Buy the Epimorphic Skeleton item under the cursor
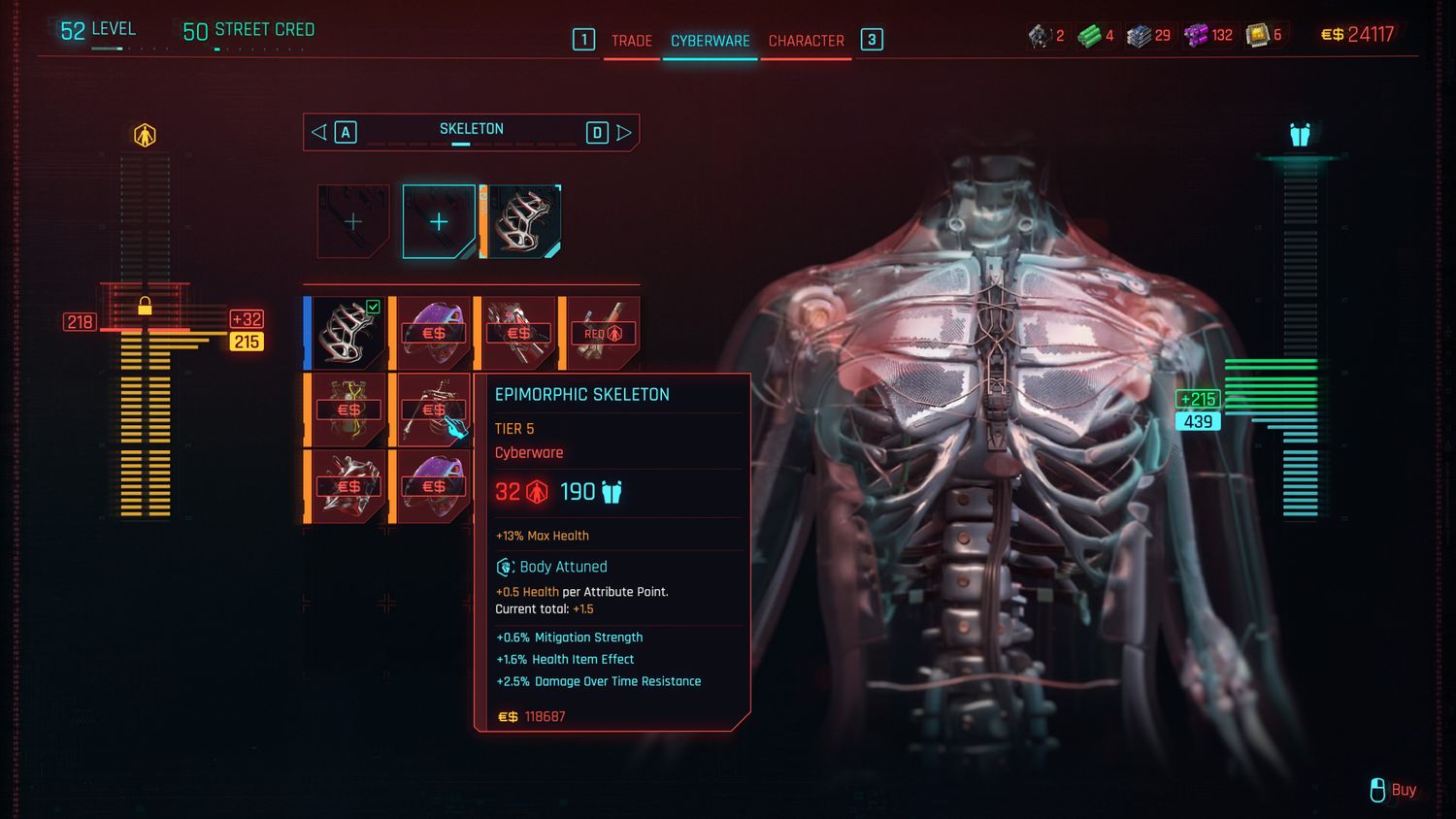 433,409
